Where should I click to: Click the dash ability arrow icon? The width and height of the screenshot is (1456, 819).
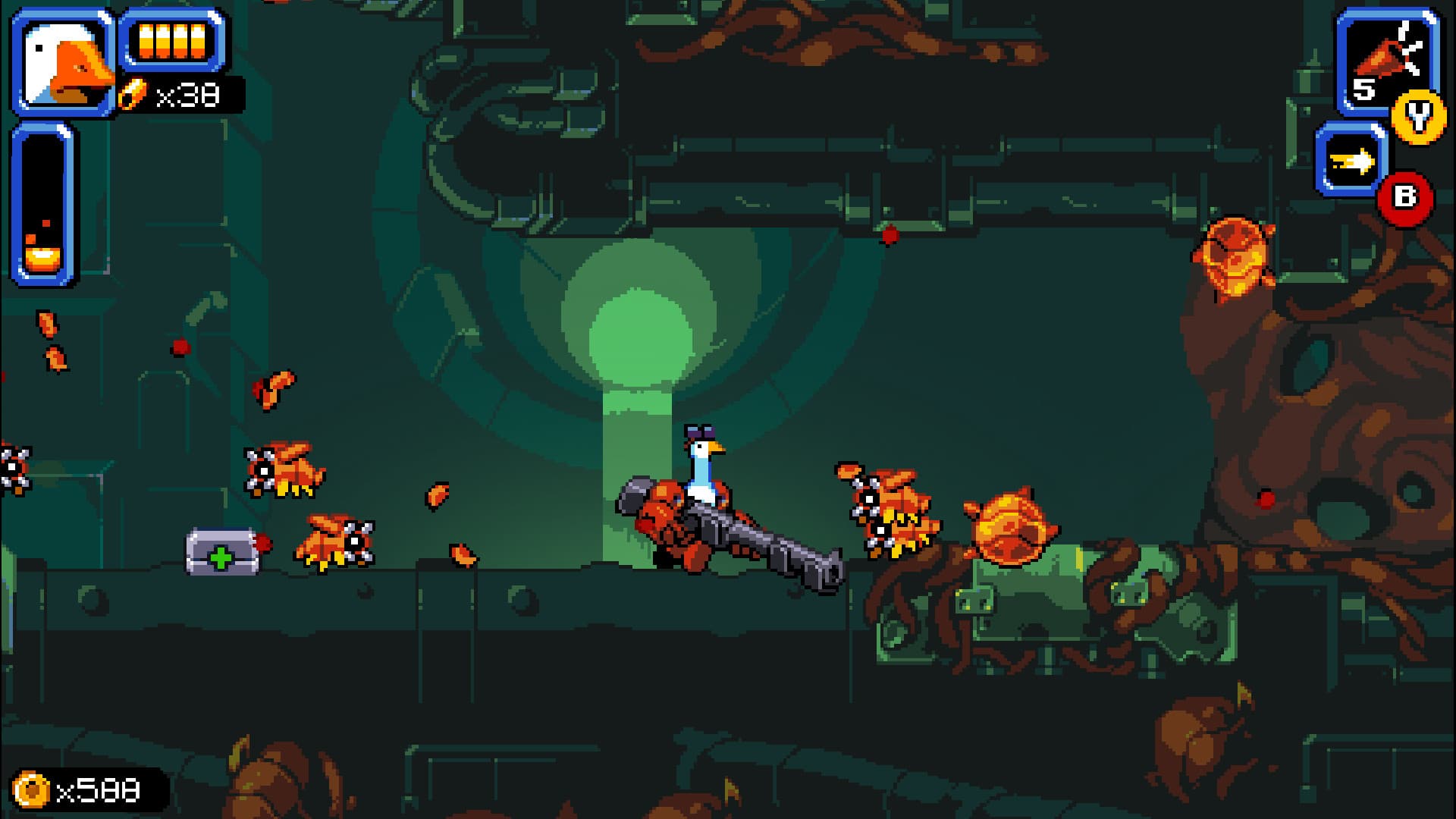[x=1356, y=161]
